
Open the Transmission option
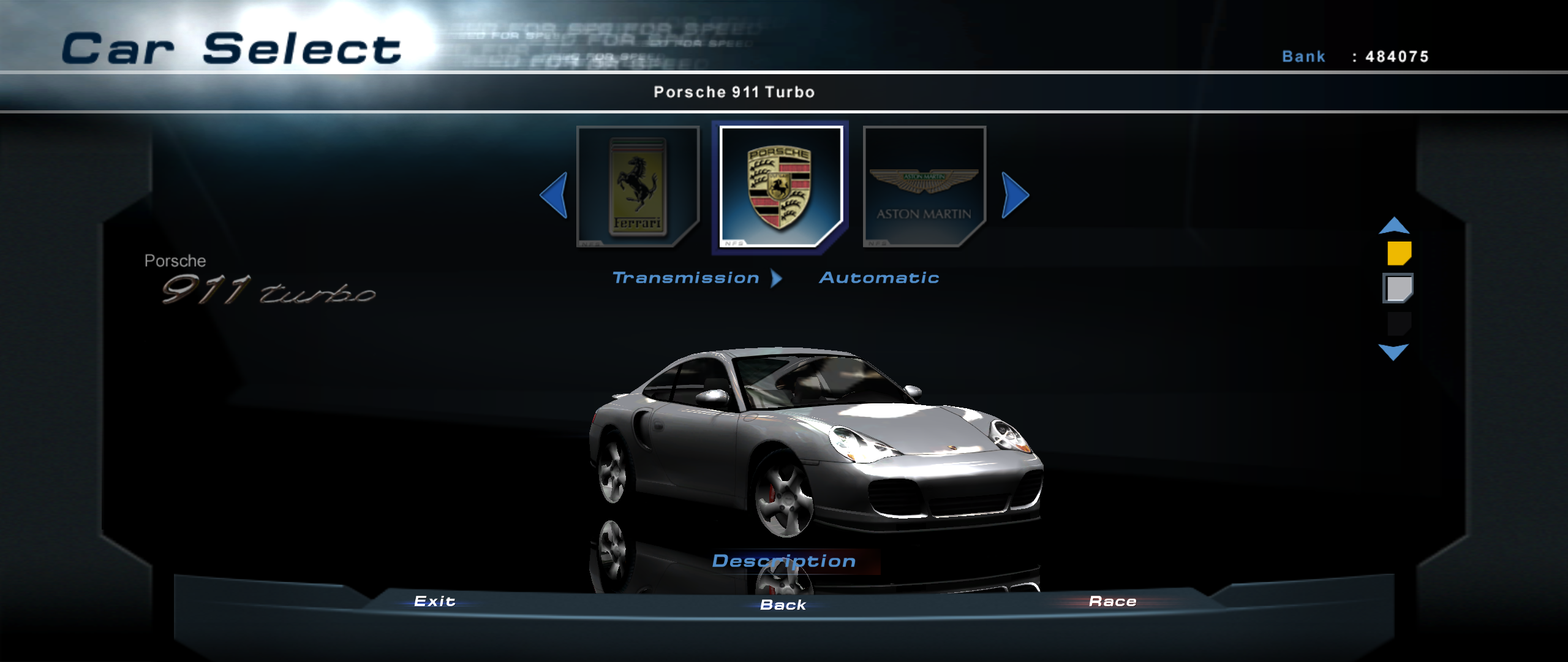click(686, 278)
